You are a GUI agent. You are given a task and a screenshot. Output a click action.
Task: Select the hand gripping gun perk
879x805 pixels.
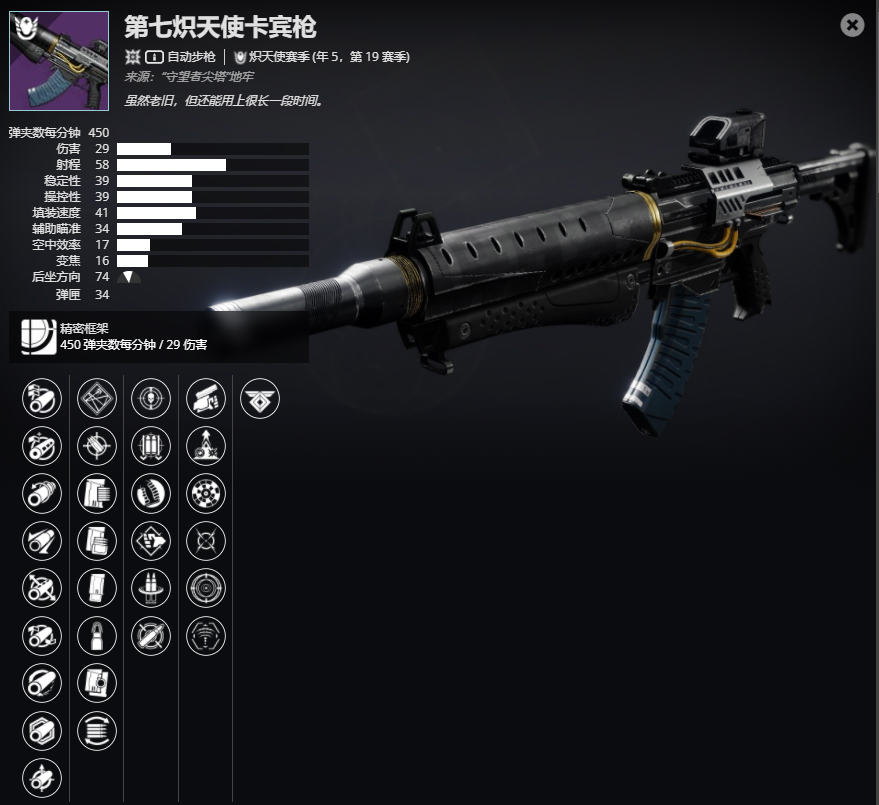click(x=206, y=399)
